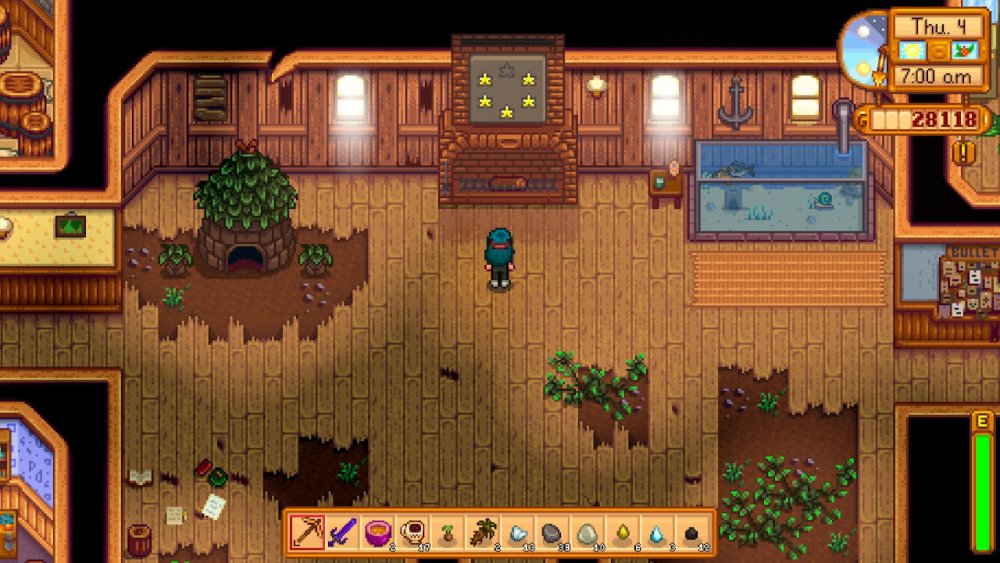Viewport: 1000px width, 563px height.
Task: Select the pickaxe in the hotbar
Action: click(x=307, y=532)
